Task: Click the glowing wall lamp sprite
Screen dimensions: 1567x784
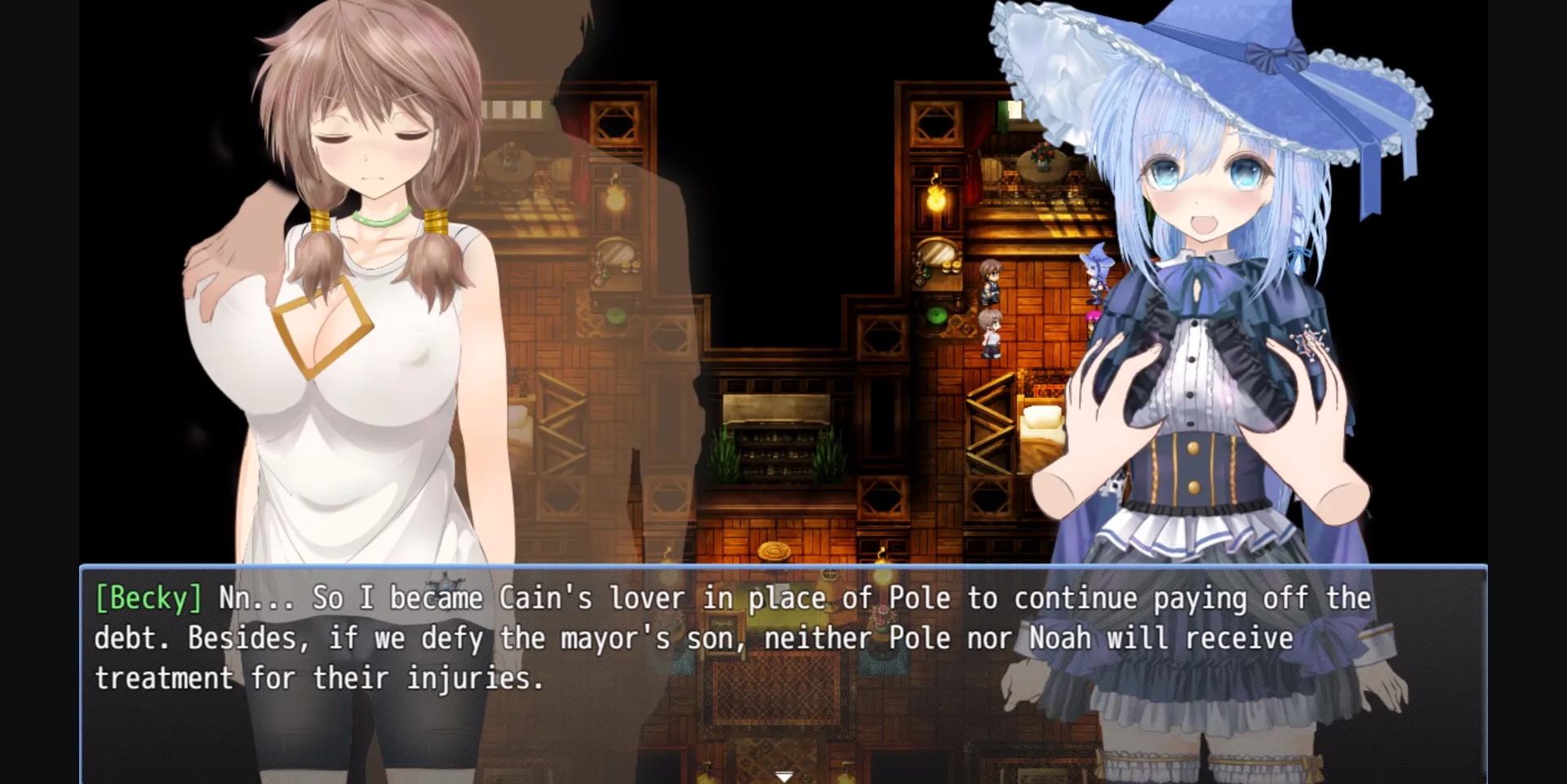Action: (934, 198)
